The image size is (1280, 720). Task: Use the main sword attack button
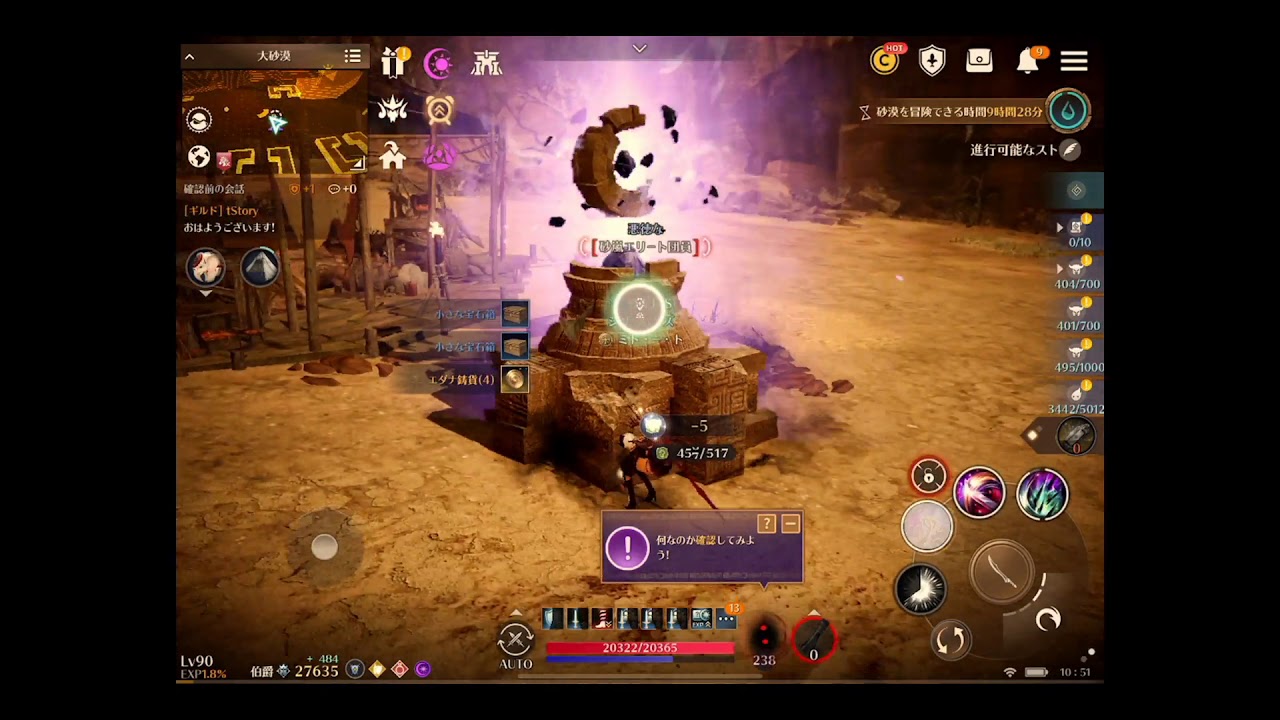coord(1002,572)
